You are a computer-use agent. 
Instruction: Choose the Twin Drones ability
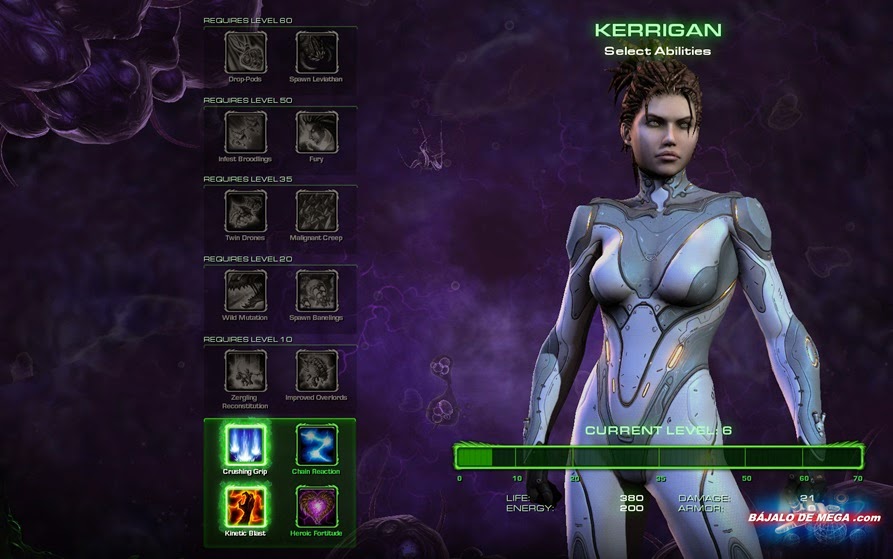pyautogui.click(x=245, y=211)
